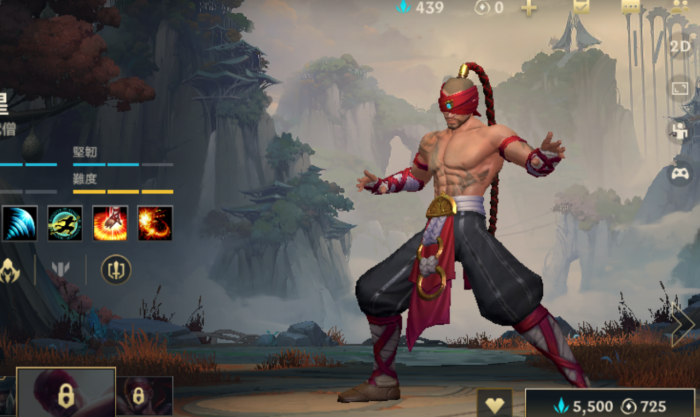The image size is (700, 417).
Task: Toggle the 2D splash art view
Action: [x=680, y=46]
